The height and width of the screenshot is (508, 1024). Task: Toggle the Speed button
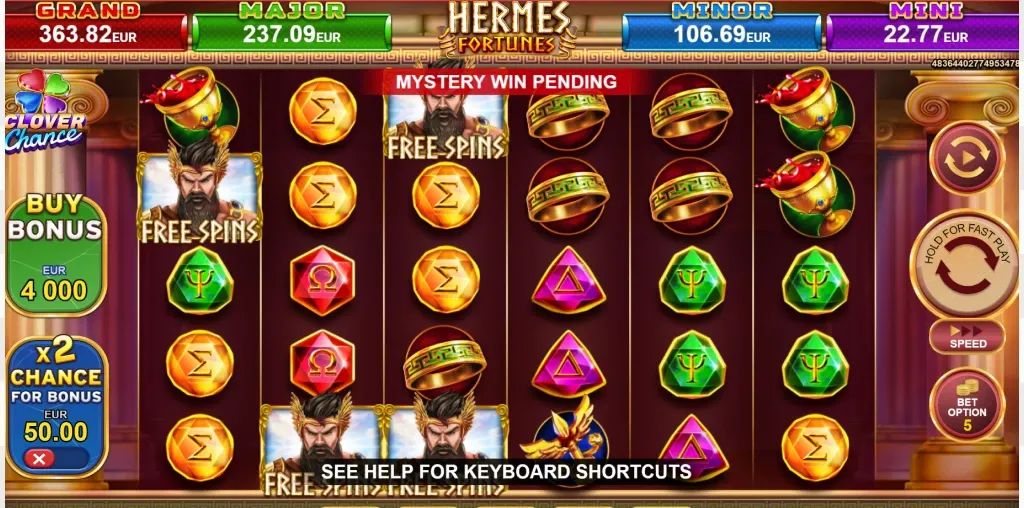tap(966, 337)
